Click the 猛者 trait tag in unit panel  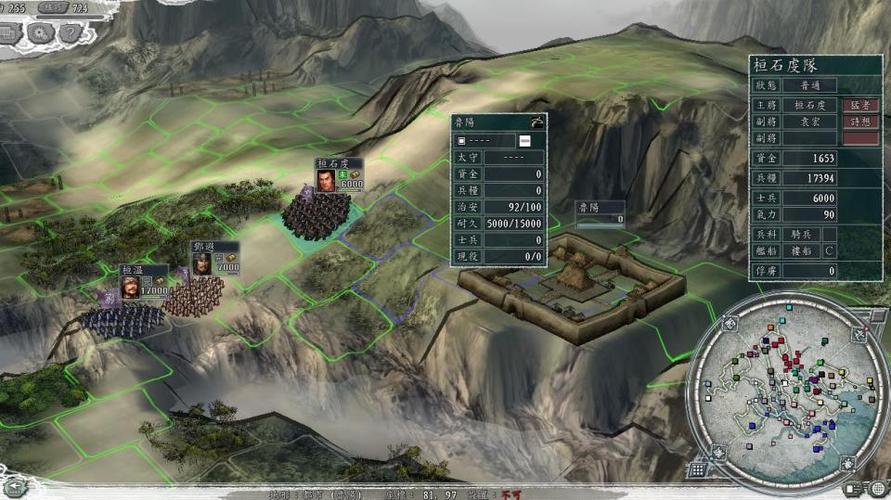pyautogui.click(x=860, y=105)
